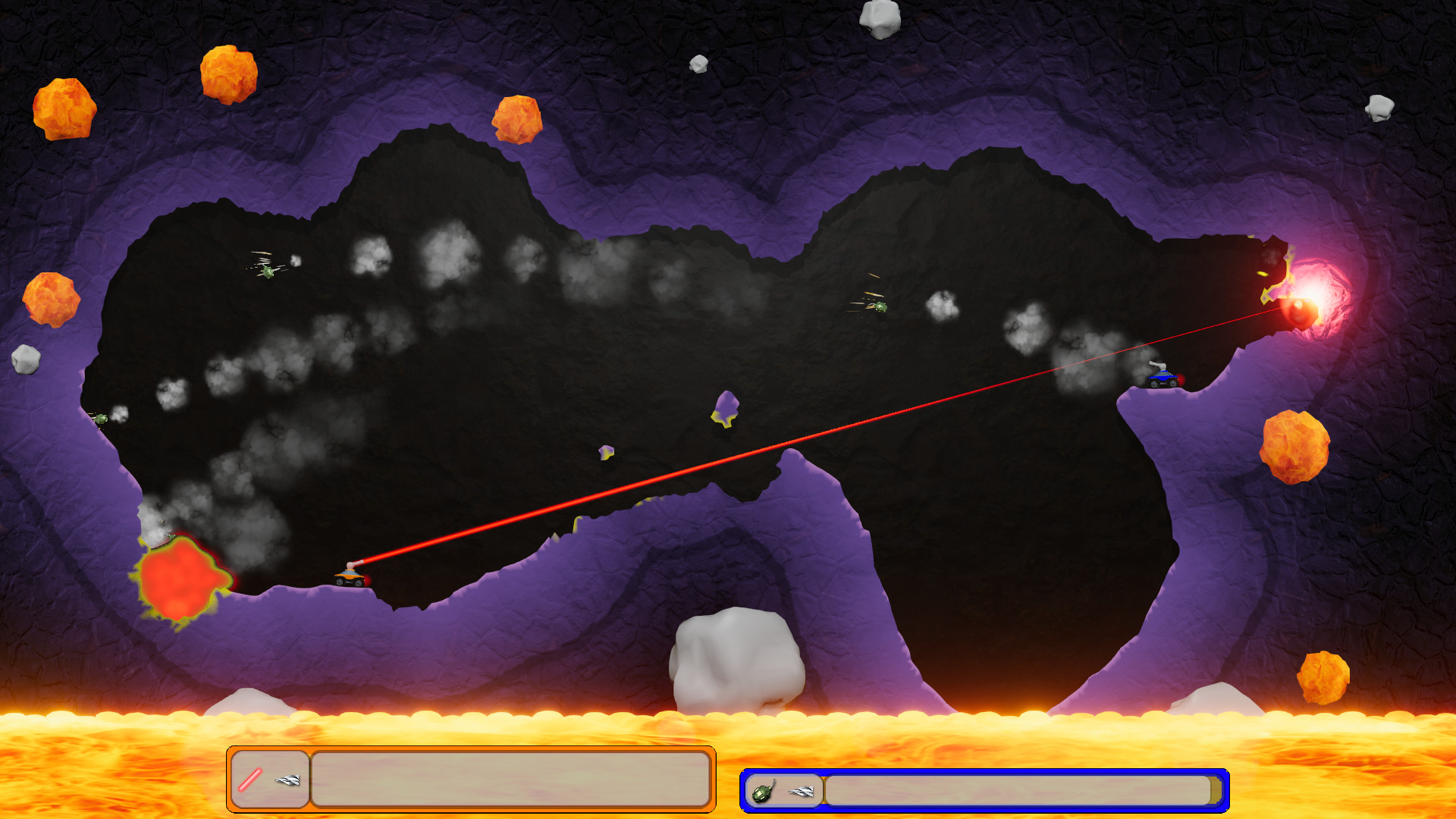Click the green tank at the far left cave edge
This screenshot has width=1456, height=819.
[x=100, y=419]
